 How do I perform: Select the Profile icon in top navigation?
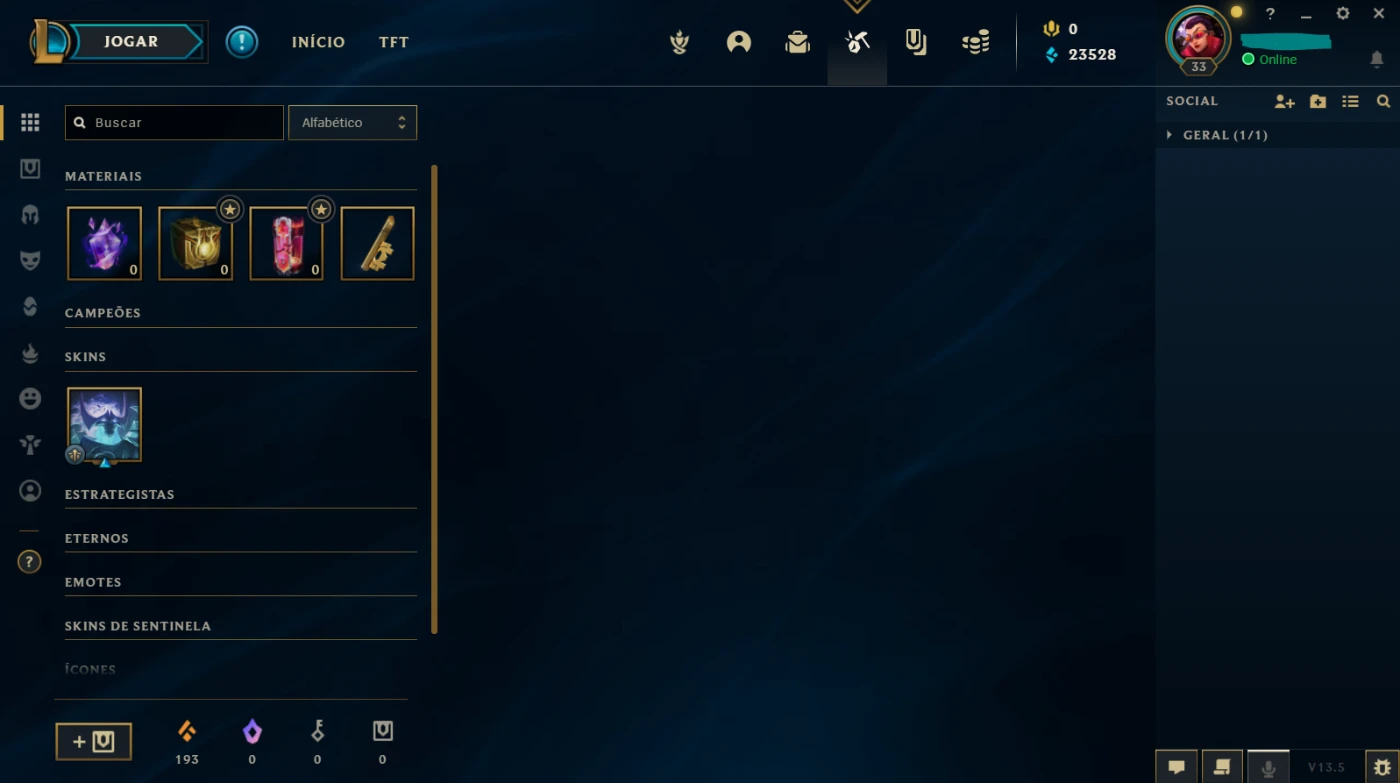tap(738, 42)
